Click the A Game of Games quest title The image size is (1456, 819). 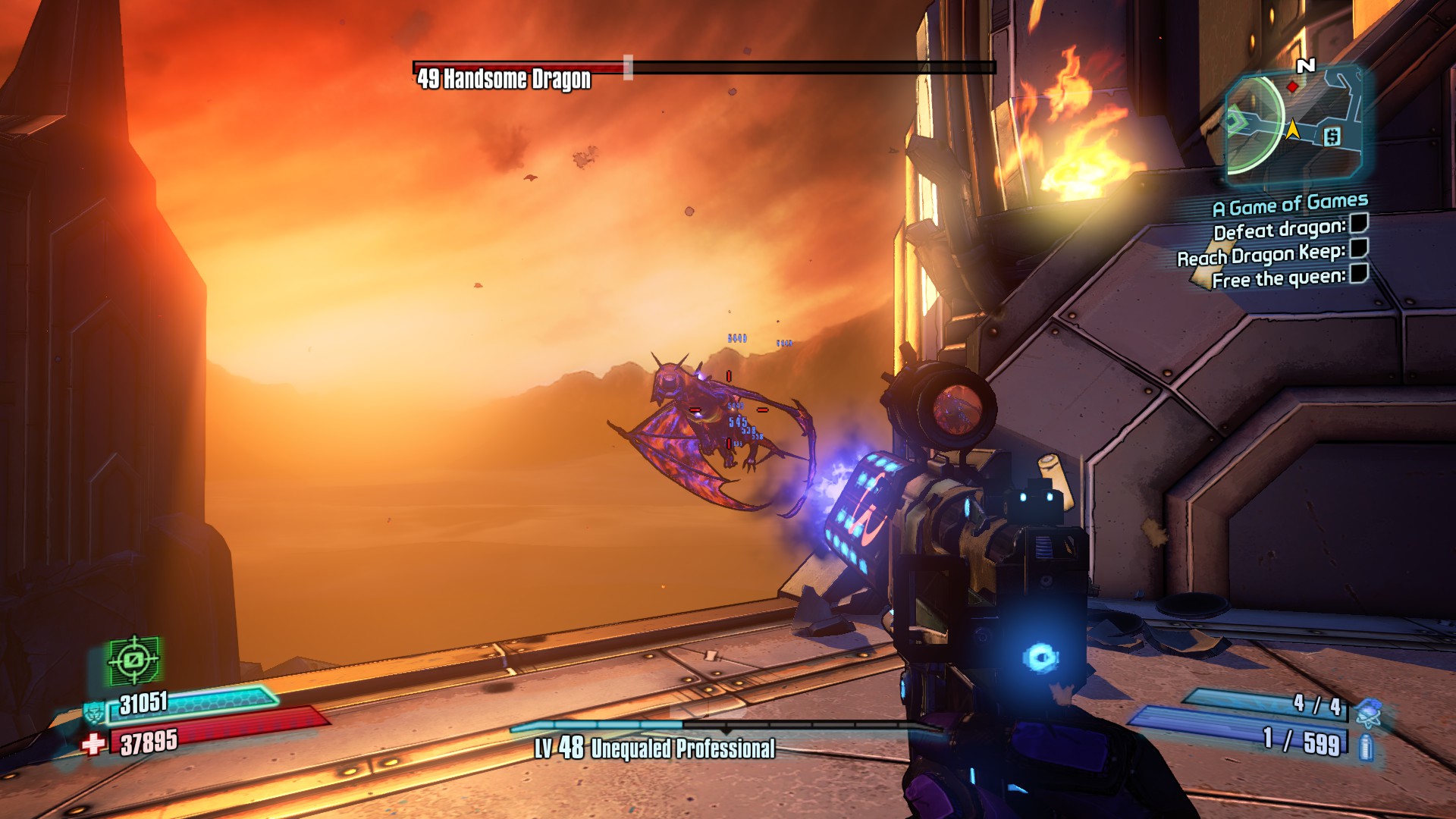click(1289, 204)
